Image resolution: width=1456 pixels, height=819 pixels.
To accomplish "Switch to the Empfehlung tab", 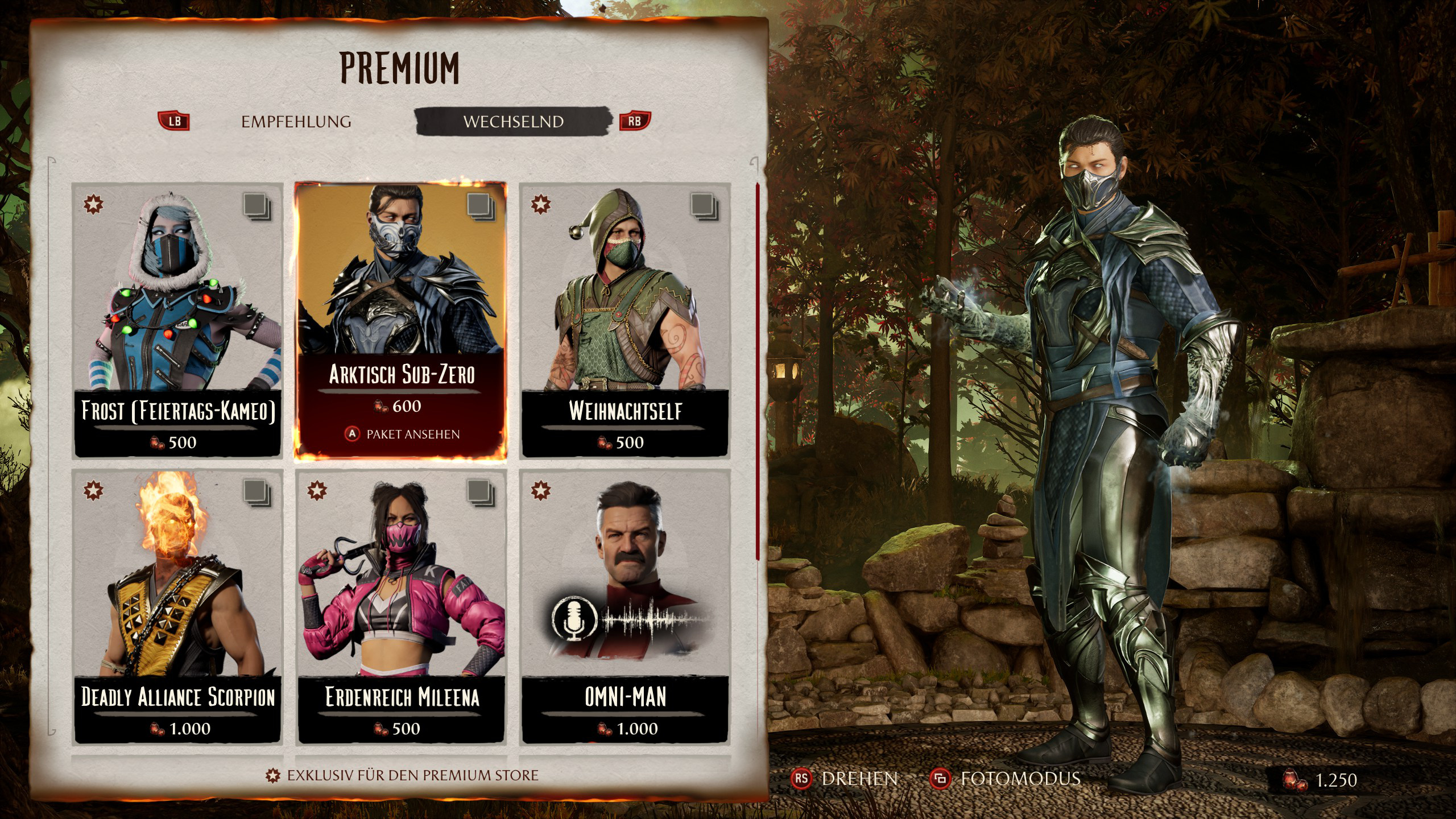I will tap(296, 122).
